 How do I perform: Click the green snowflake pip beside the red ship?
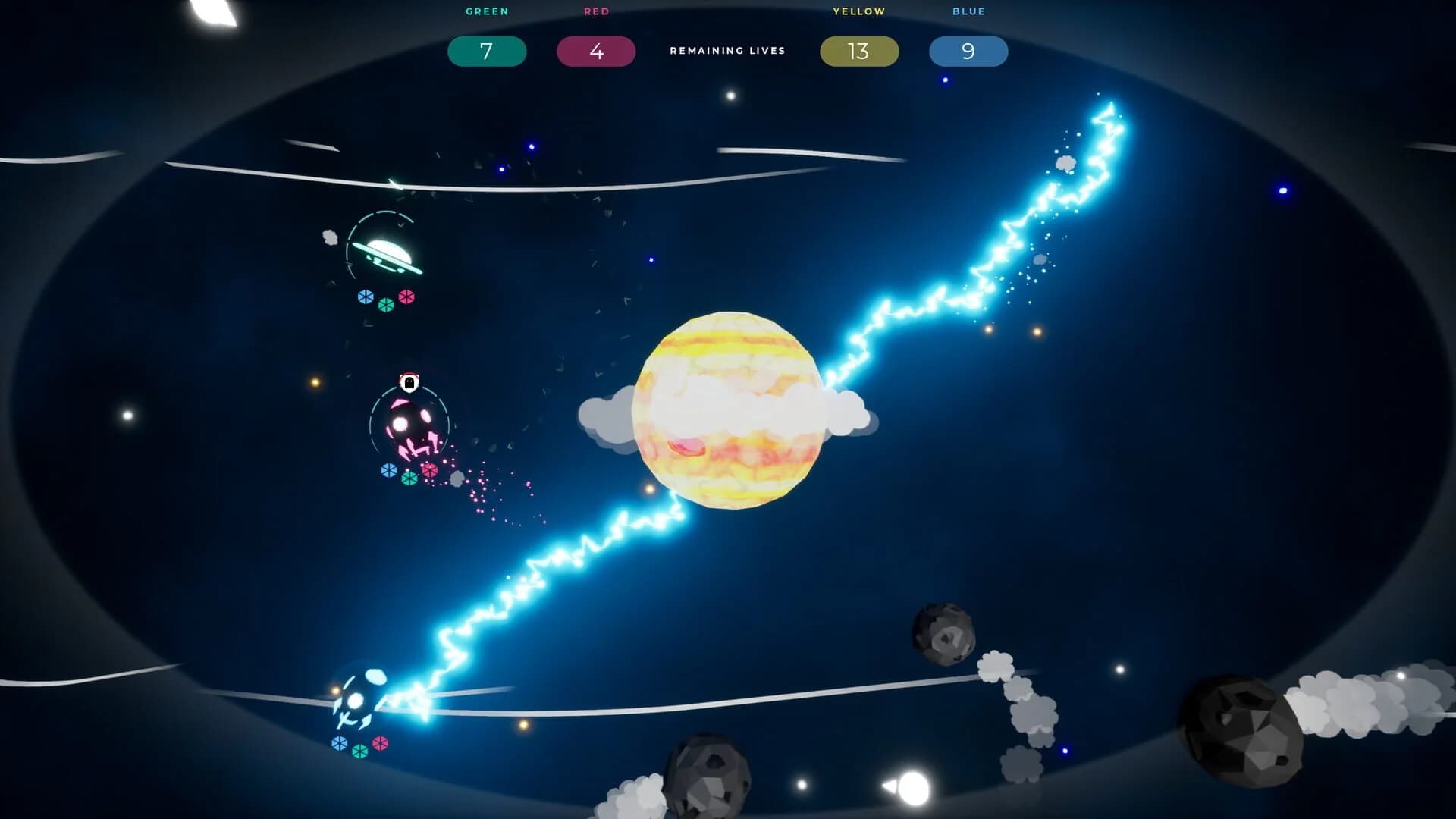click(409, 477)
